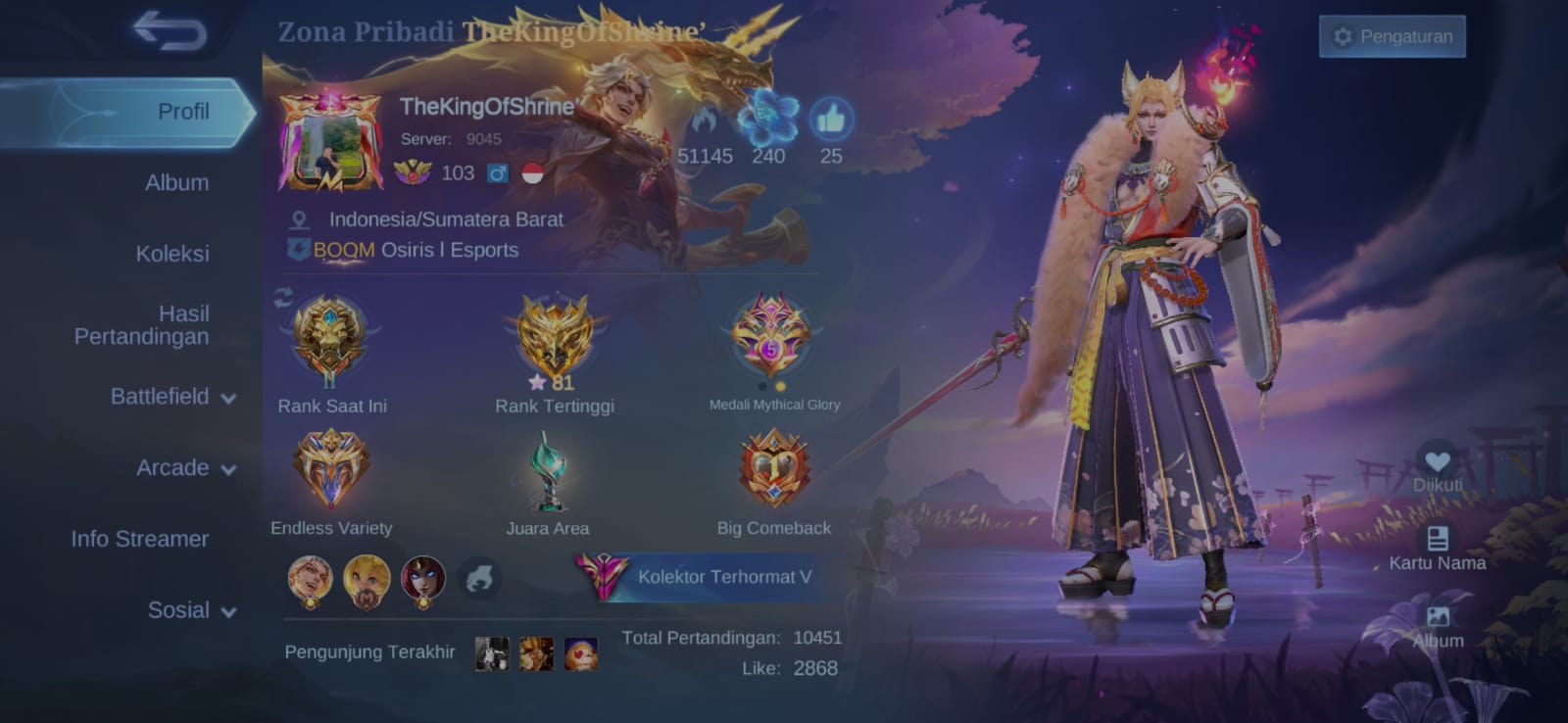The image size is (1568, 723).
Task: Show the Juara Area trophy
Action: [548, 472]
